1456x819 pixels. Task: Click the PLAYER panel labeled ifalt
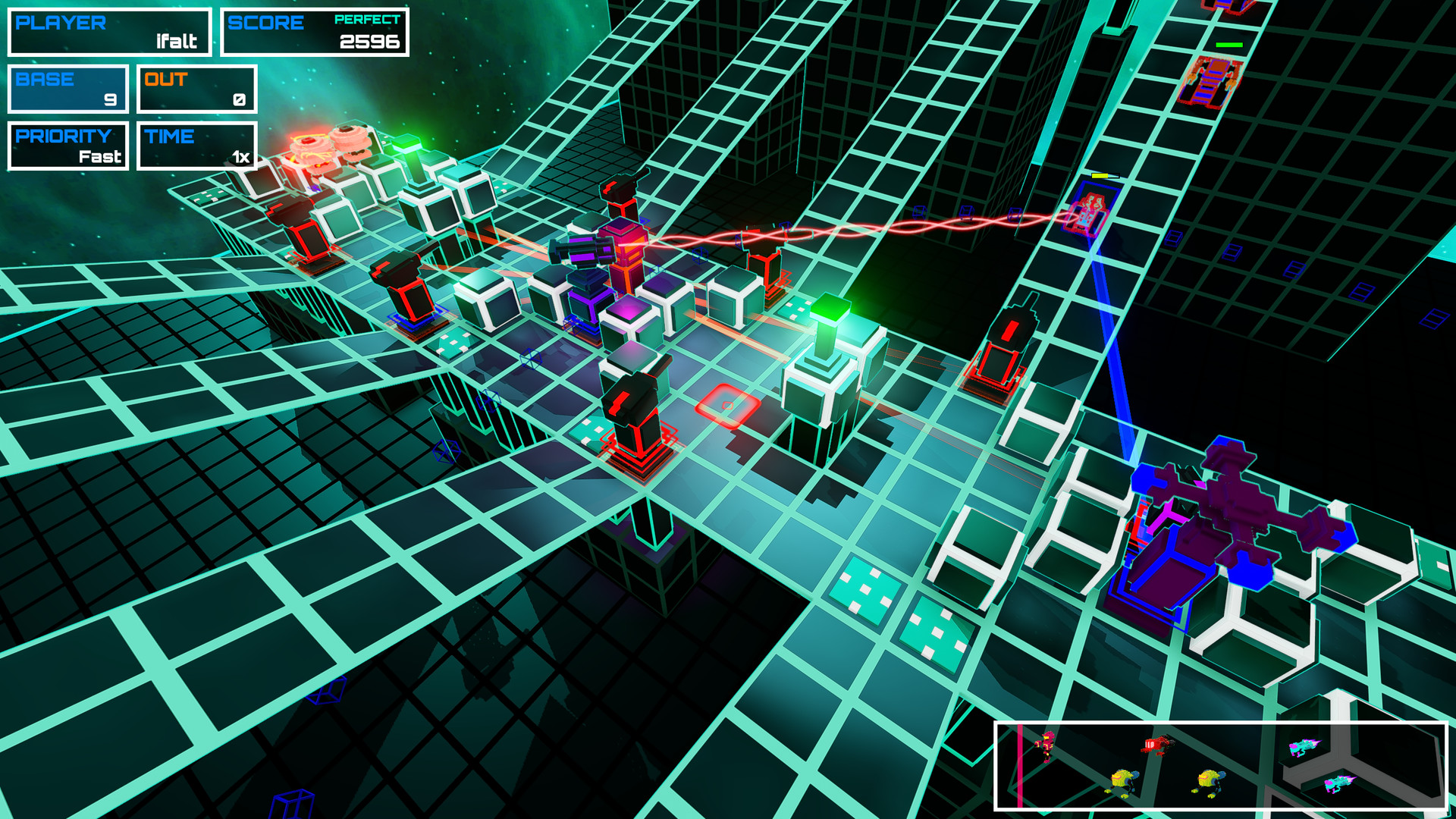click(109, 32)
